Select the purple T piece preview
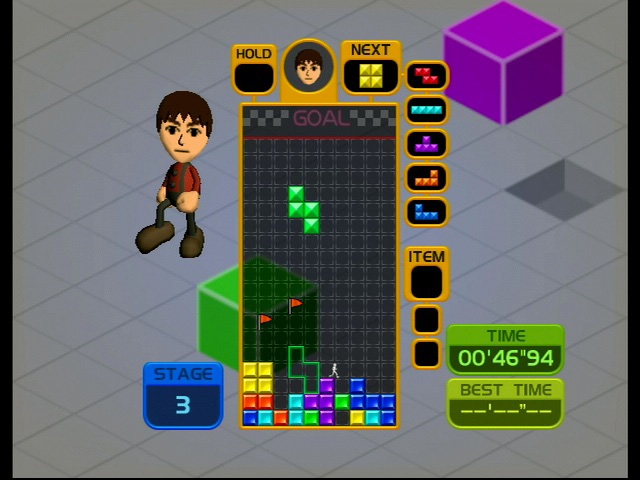The height and width of the screenshot is (480, 640). [427, 144]
